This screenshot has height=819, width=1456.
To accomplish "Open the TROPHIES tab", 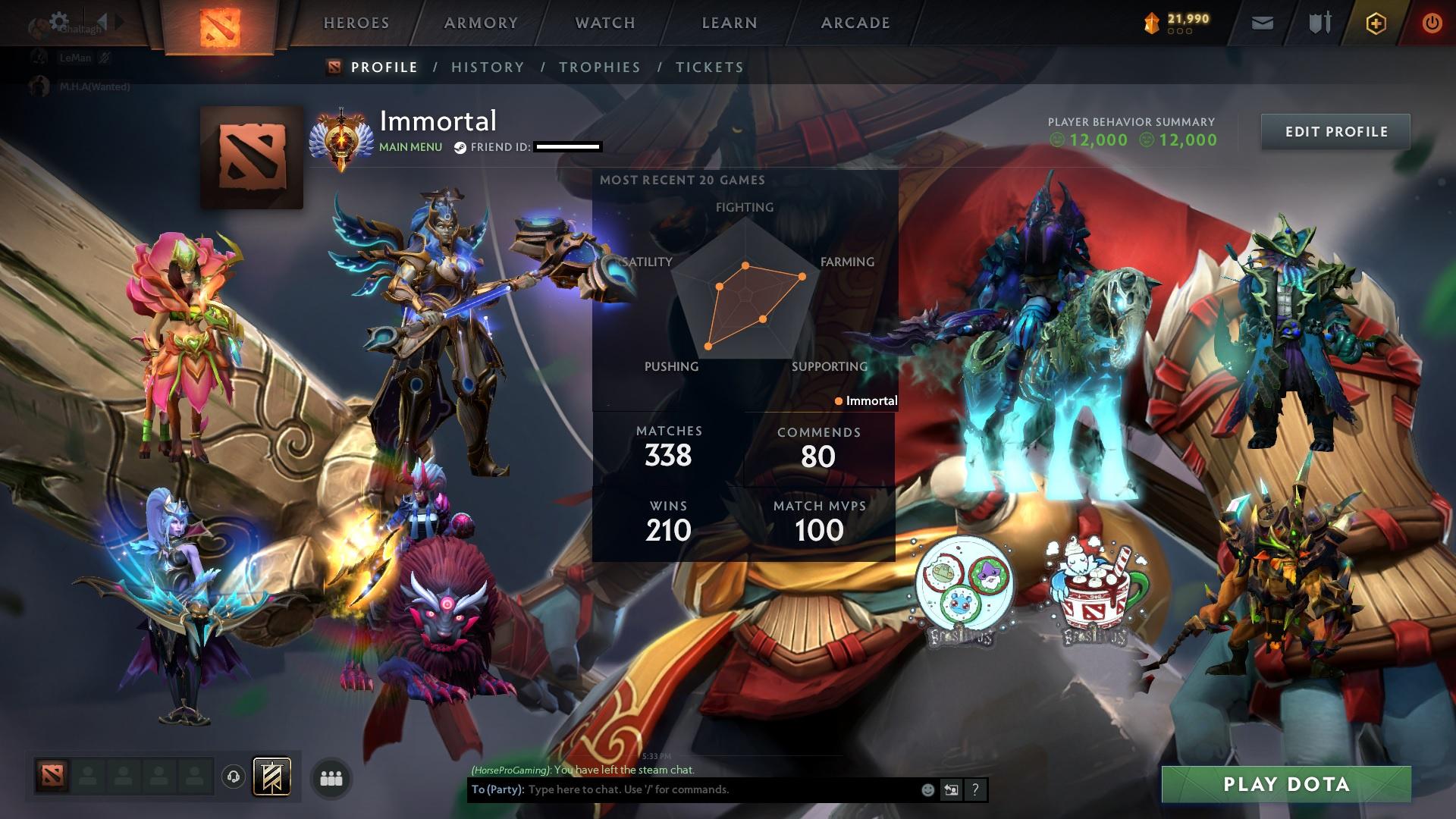I will pos(600,67).
